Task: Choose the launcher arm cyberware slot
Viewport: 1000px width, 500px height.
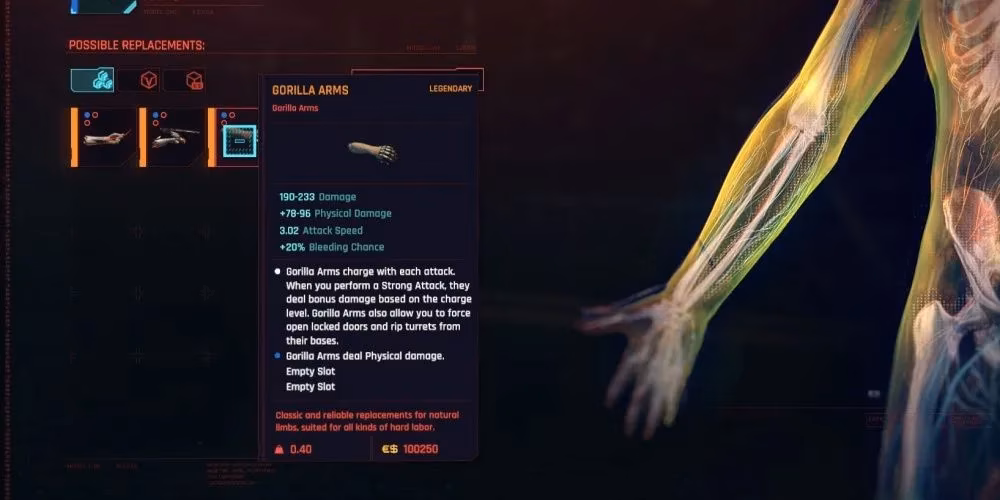Action: (174, 137)
